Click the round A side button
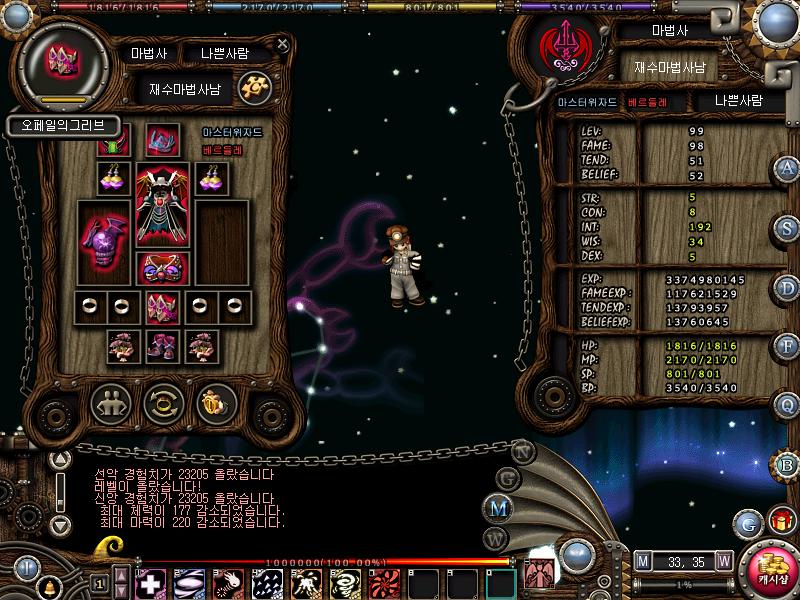 tap(787, 169)
